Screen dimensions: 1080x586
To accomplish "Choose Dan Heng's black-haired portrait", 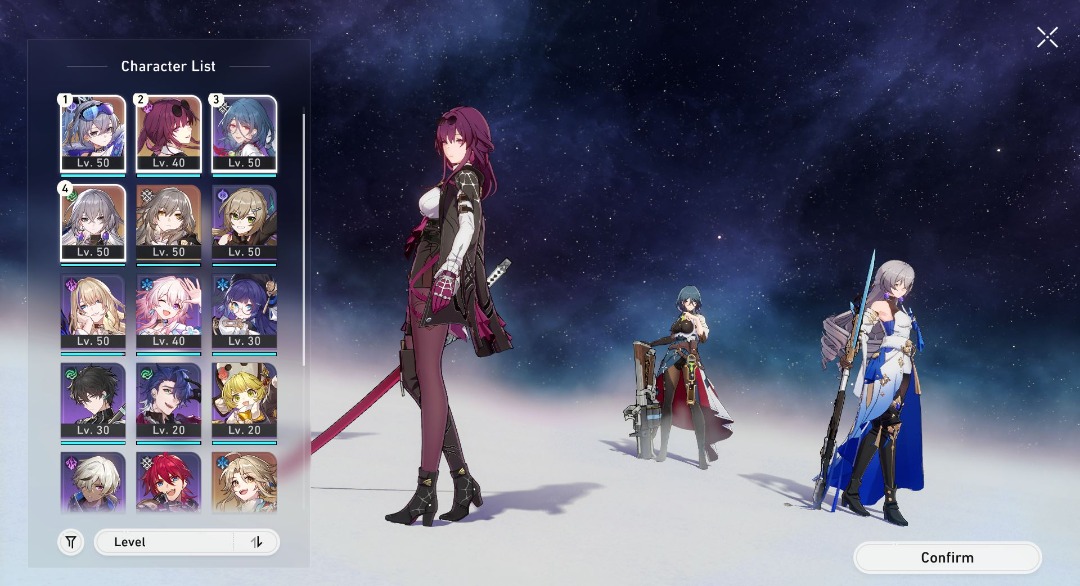I will pyautogui.click(x=92, y=401).
